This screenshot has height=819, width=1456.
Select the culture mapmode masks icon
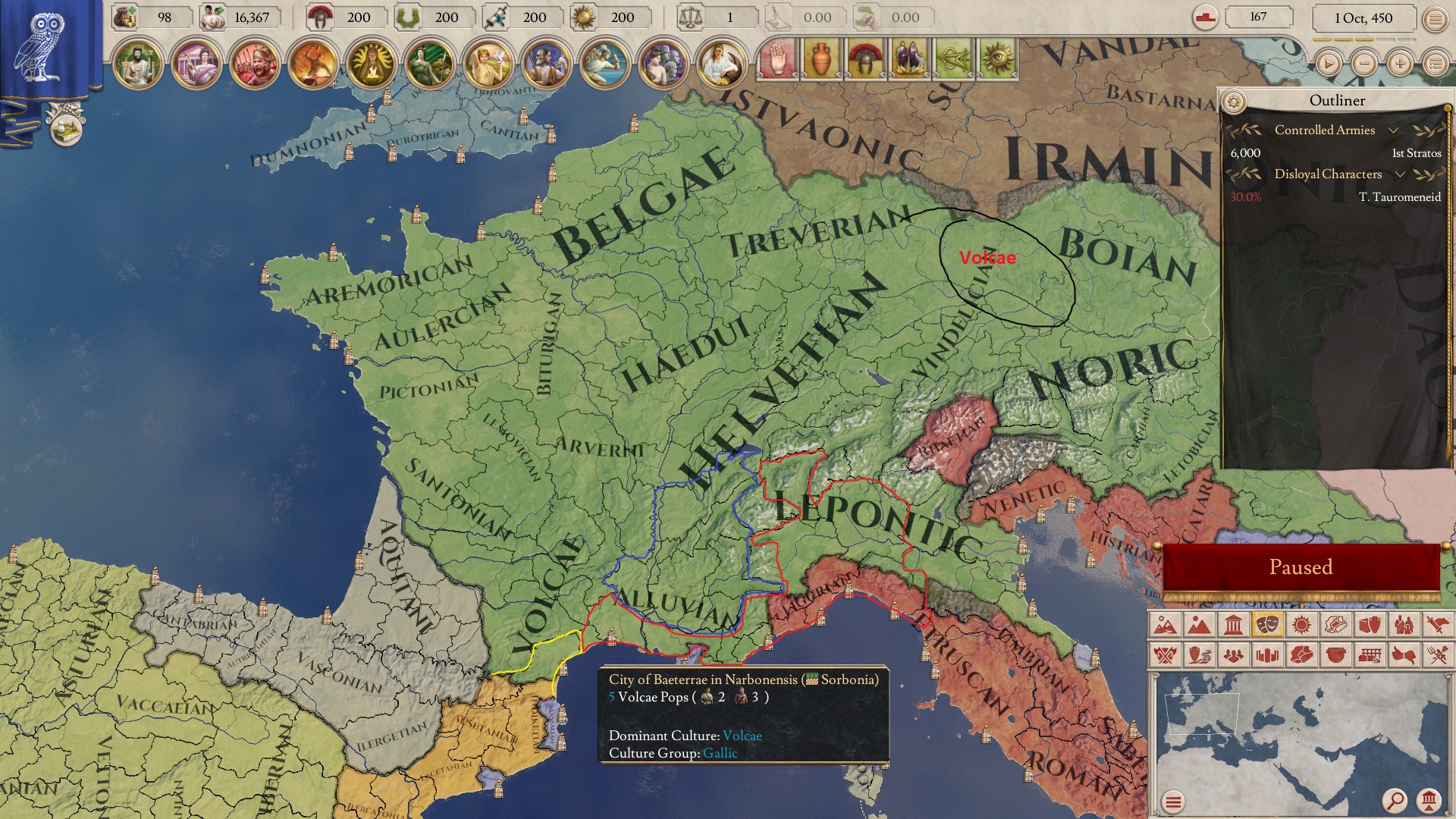(1267, 623)
